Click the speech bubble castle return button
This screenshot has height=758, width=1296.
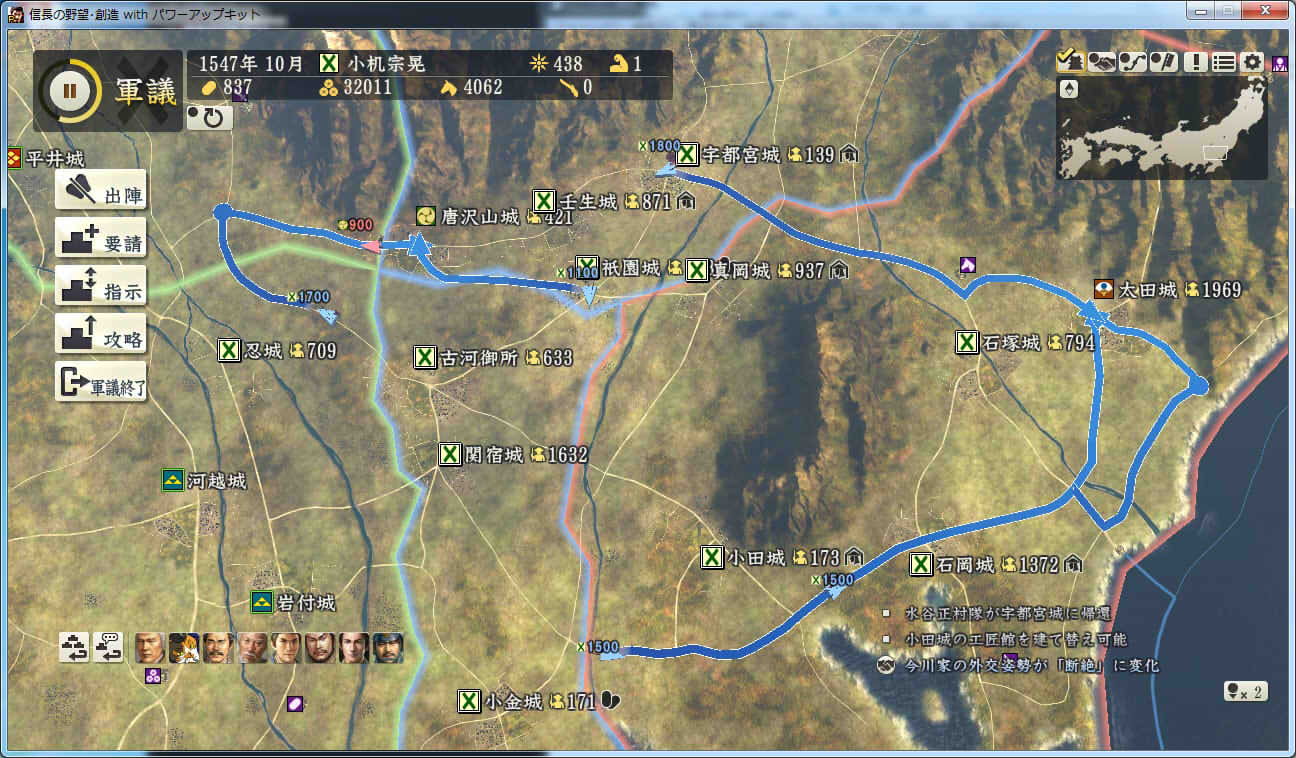(x=108, y=648)
